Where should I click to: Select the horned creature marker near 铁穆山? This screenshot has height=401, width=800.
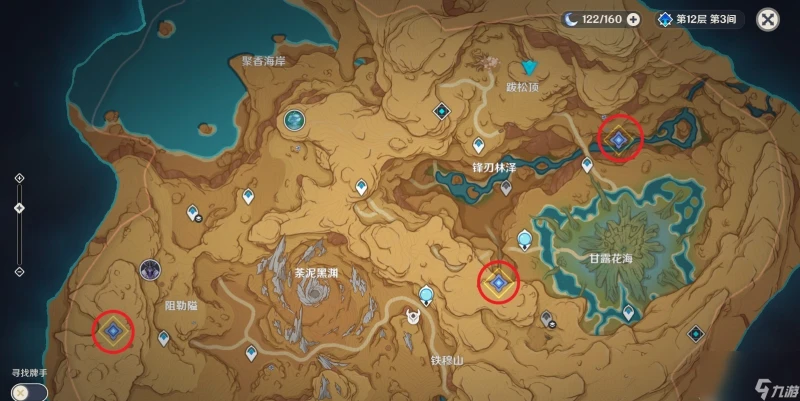(x=412, y=317)
